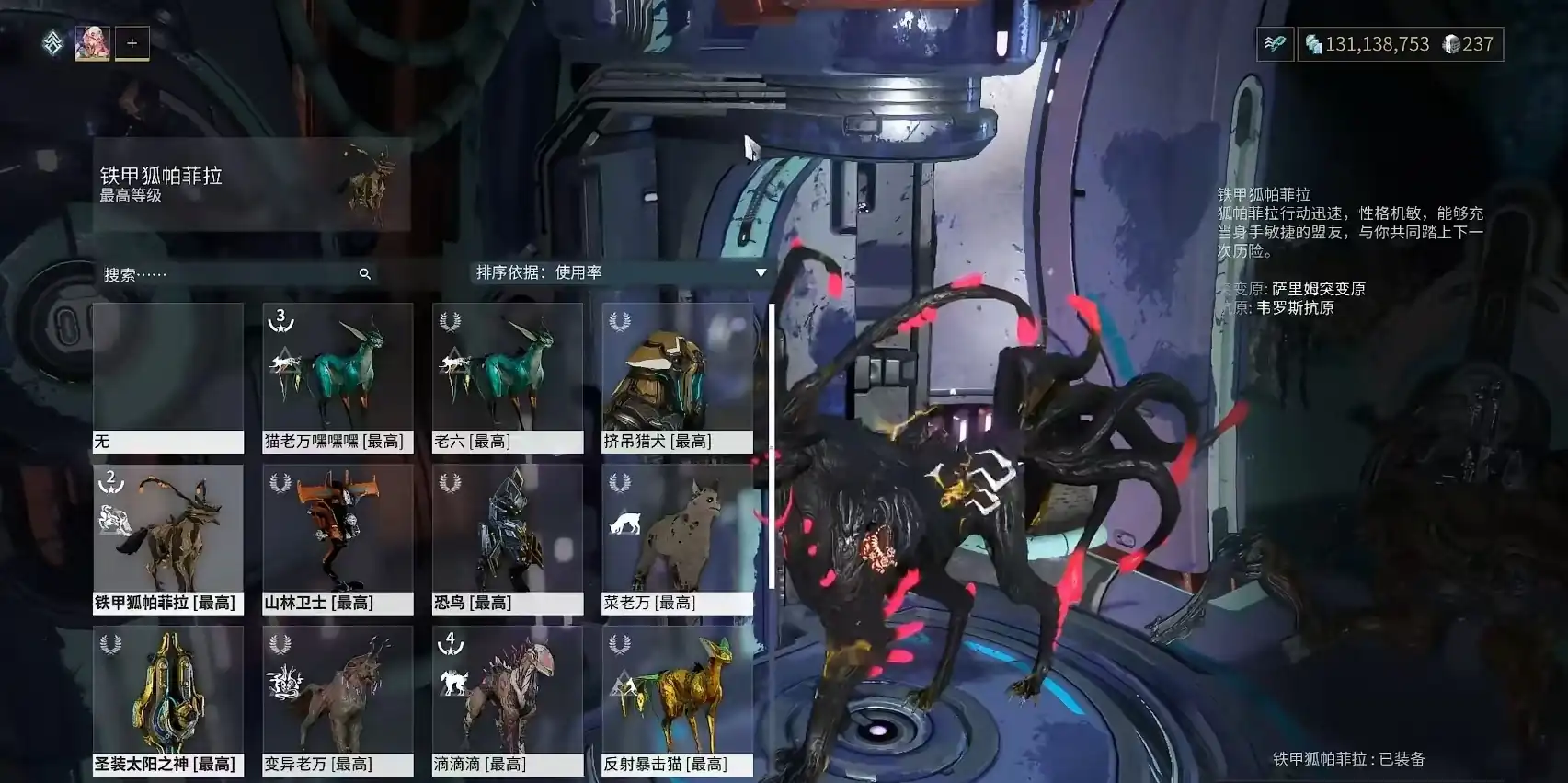
Task: Equip the 菜老万 [最高] kavat companion
Action: (x=678, y=534)
